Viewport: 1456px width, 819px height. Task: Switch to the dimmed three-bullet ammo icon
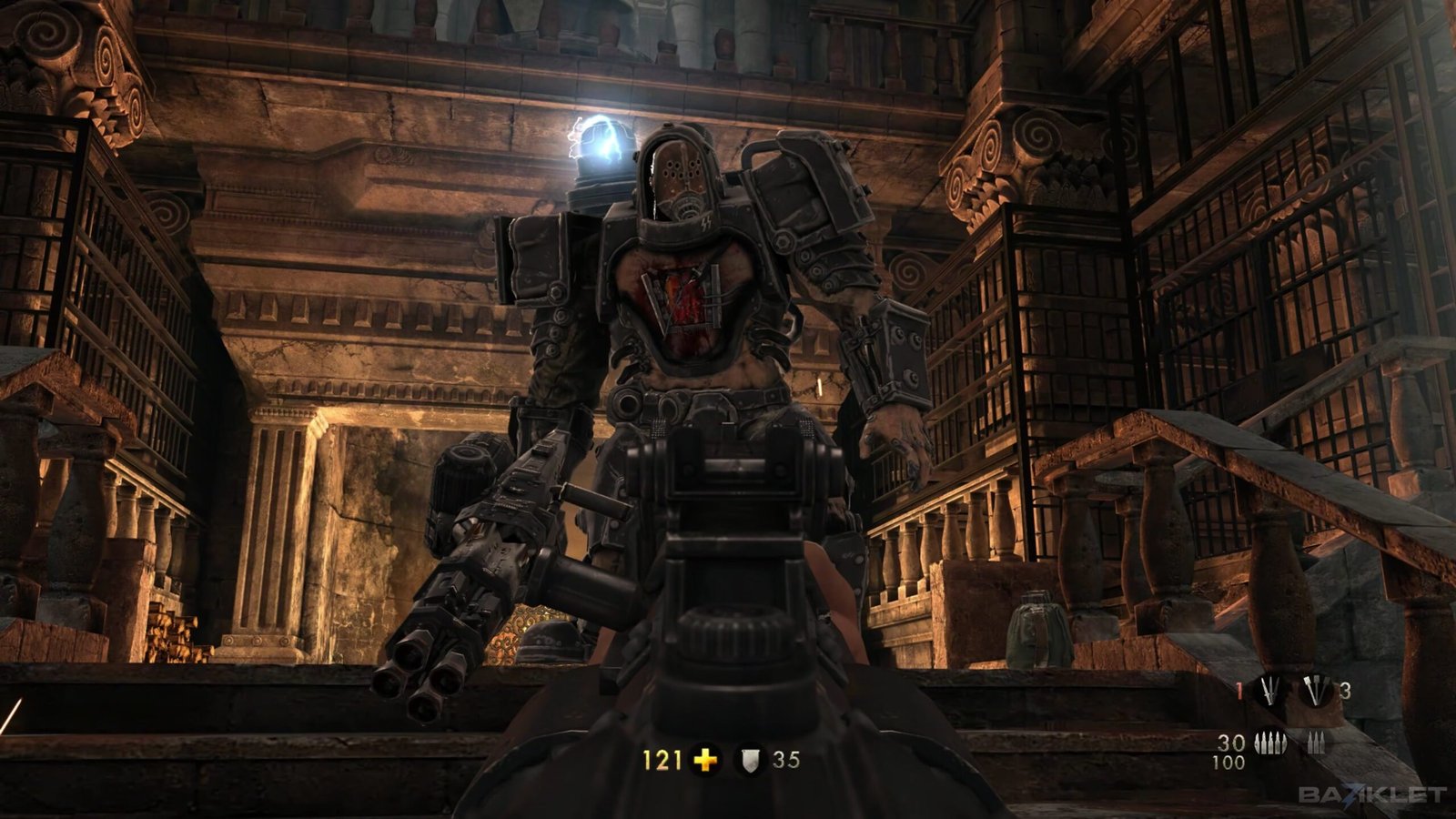pyautogui.click(x=1314, y=743)
